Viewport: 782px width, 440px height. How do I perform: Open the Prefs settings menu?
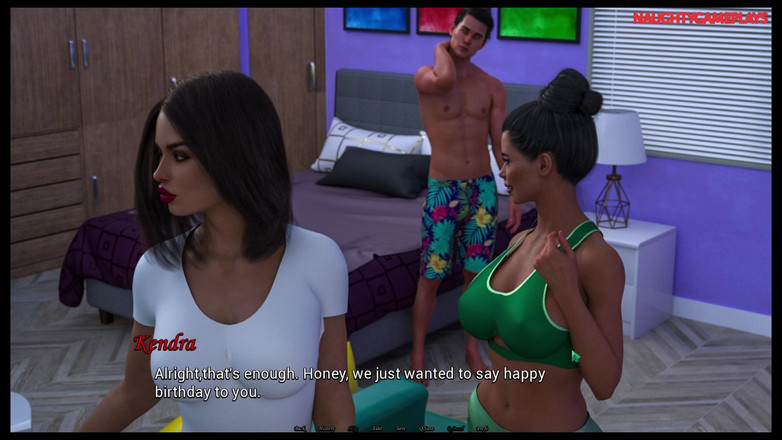tap(482, 429)
